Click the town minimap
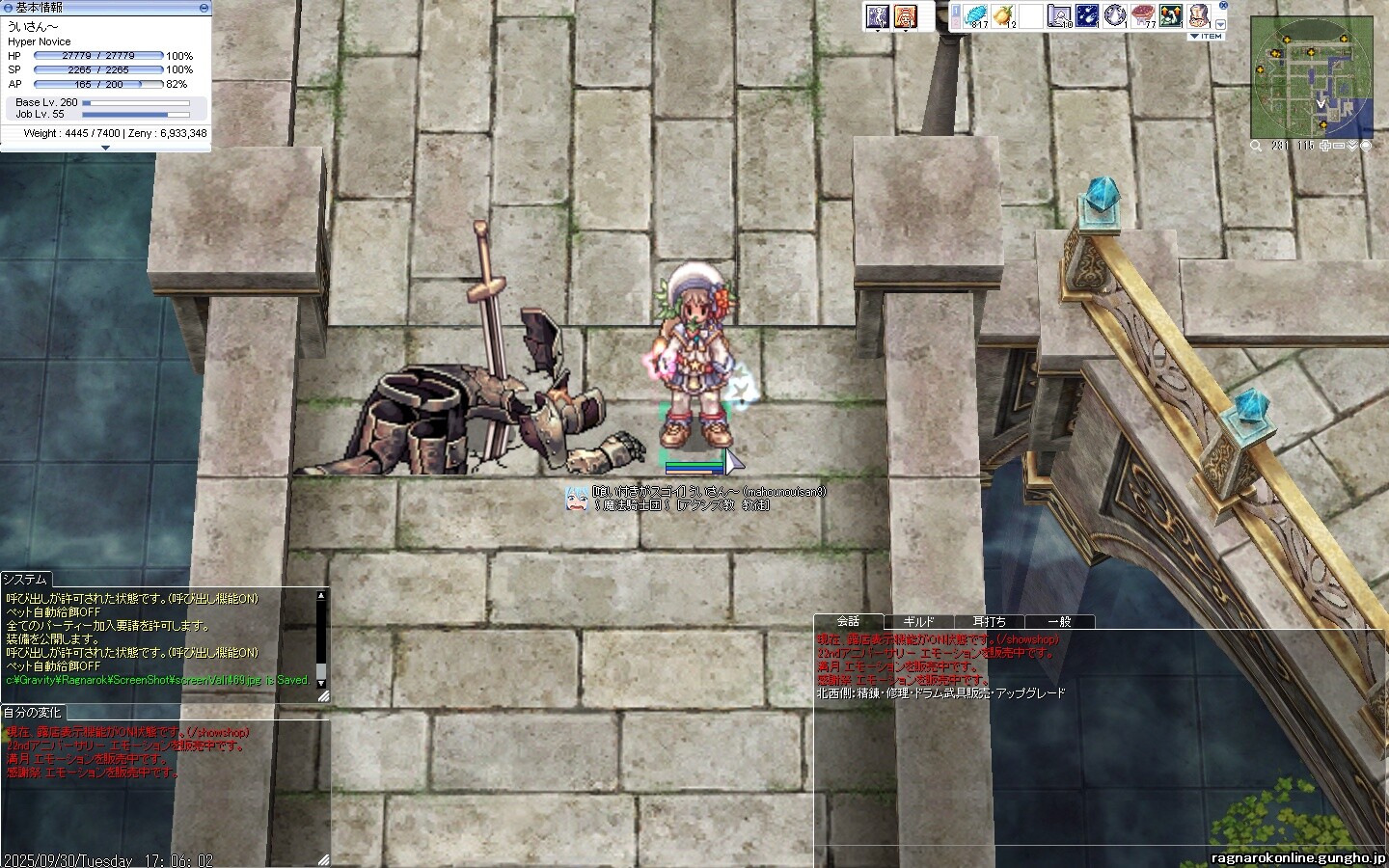Screen dimensions: 1389x868 point(1312,77)
